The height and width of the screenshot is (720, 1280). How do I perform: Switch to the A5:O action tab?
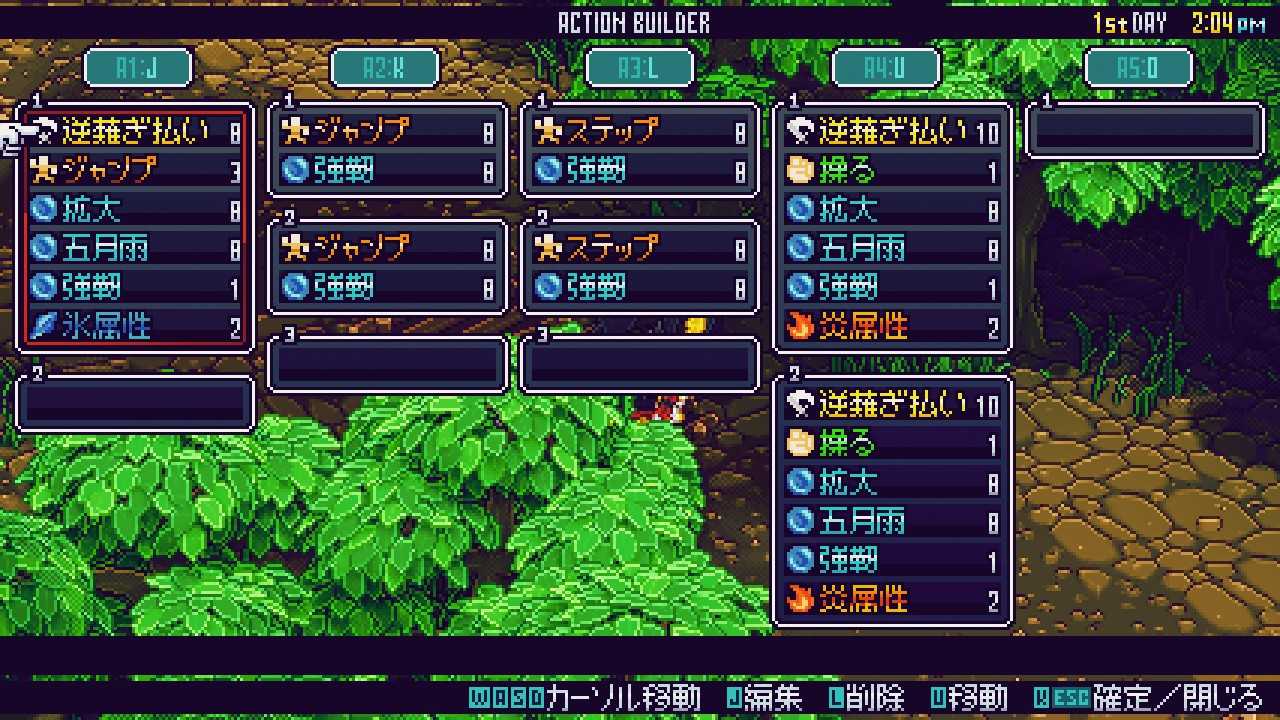1139,68
